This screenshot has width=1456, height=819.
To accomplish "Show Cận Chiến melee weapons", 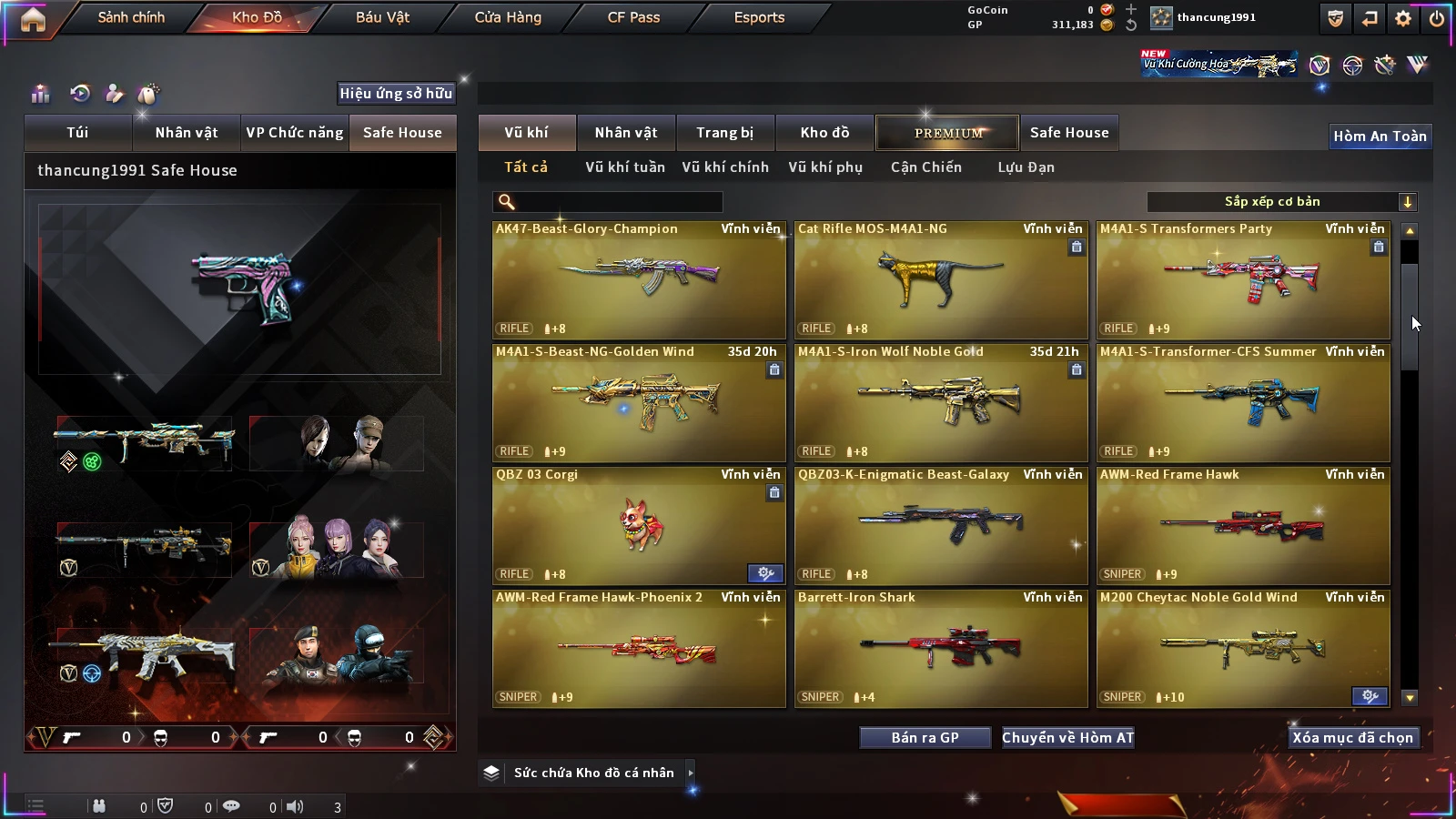I will pyautogui.click(x=925, y=167).
